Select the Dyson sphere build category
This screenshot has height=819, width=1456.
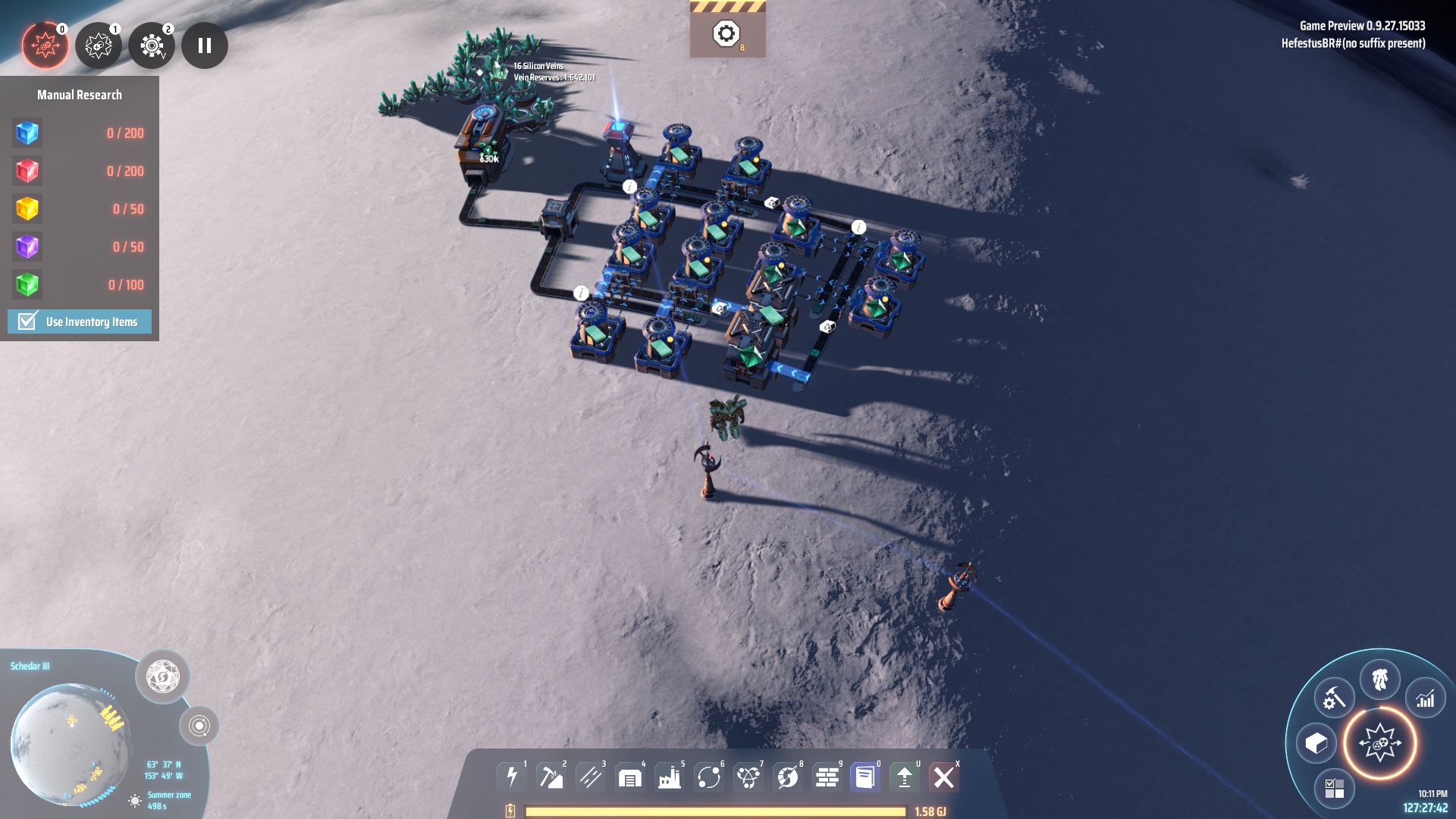(788, 777)
